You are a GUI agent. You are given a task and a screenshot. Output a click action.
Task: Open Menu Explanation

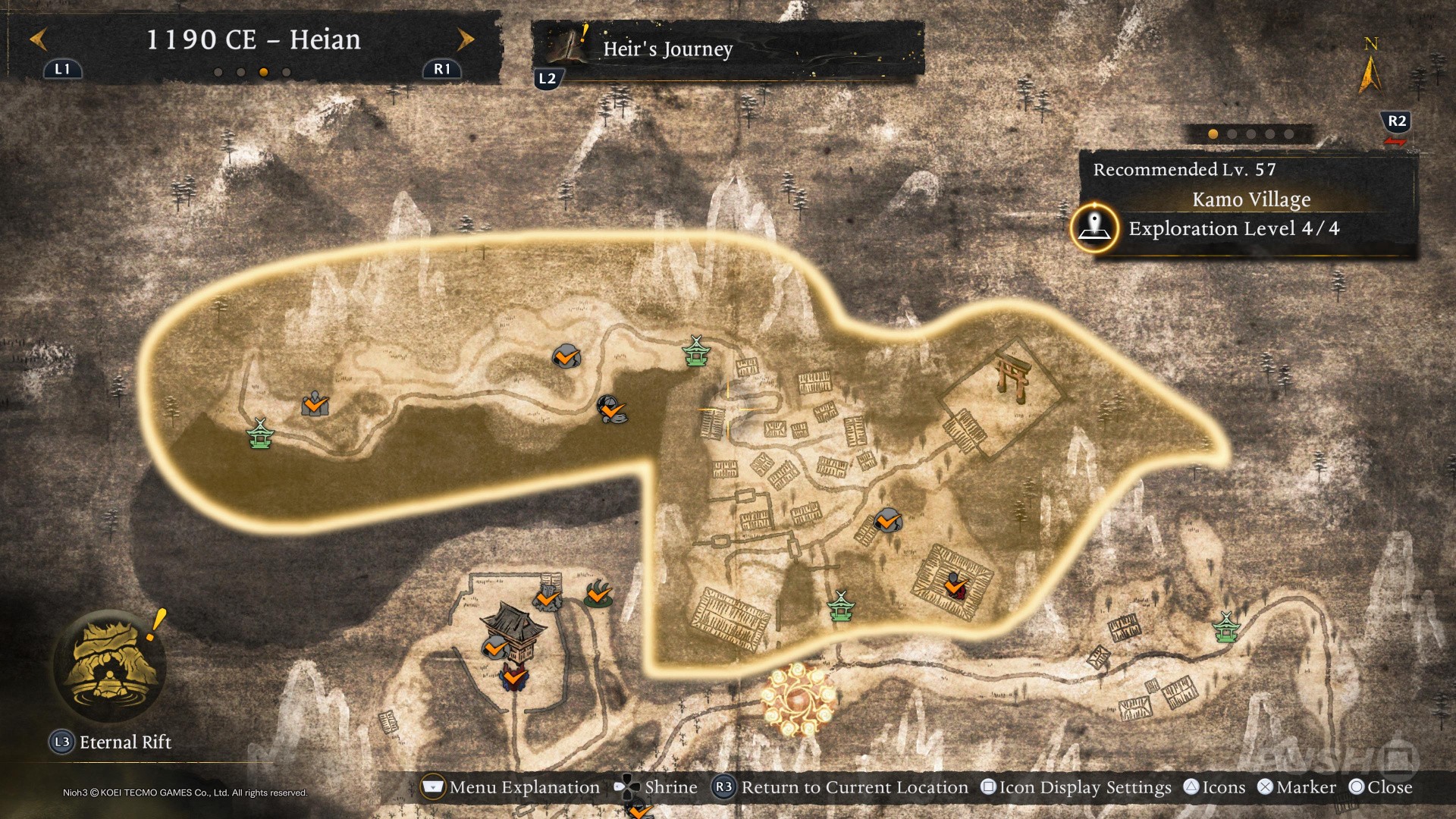pyautogui.click(x=510, y=787)
